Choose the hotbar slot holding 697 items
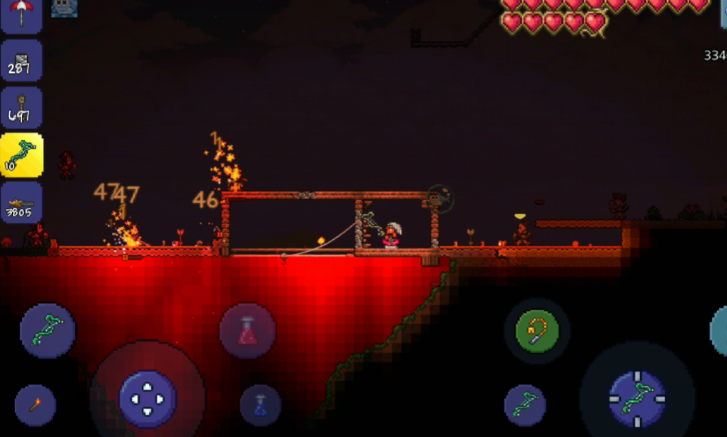The height and width of the screenshot is (437, 727). tap(21, 108)
